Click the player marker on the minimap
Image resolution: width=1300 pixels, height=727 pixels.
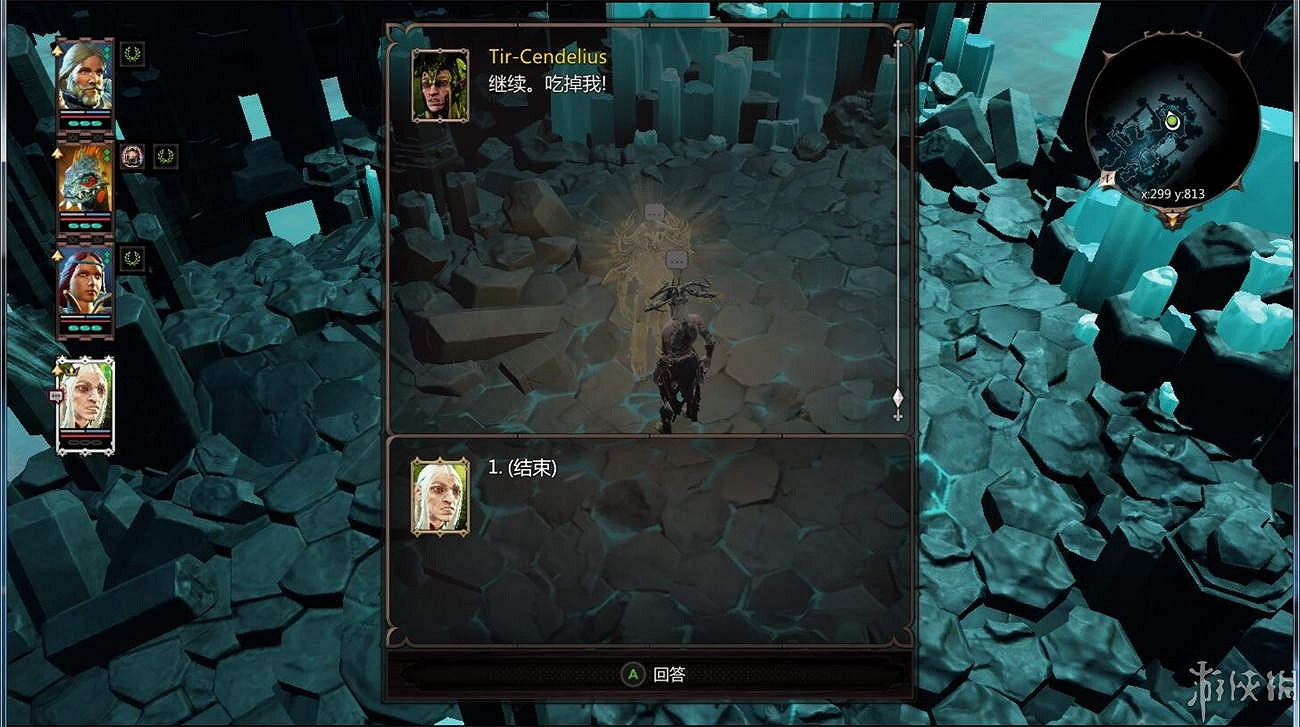coord(1172,120)
